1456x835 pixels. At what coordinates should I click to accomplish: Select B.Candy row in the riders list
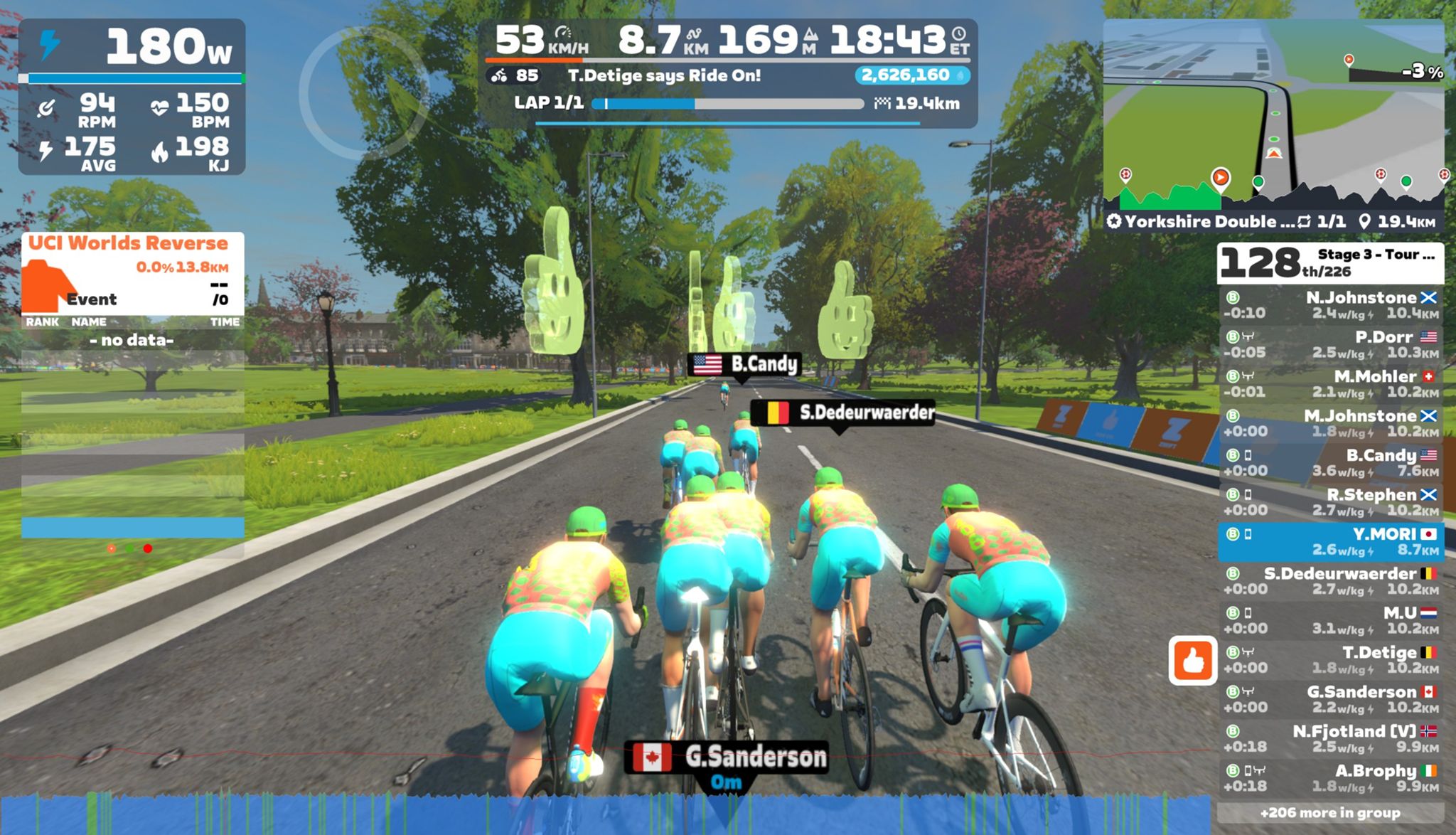tap(1330, 463)
